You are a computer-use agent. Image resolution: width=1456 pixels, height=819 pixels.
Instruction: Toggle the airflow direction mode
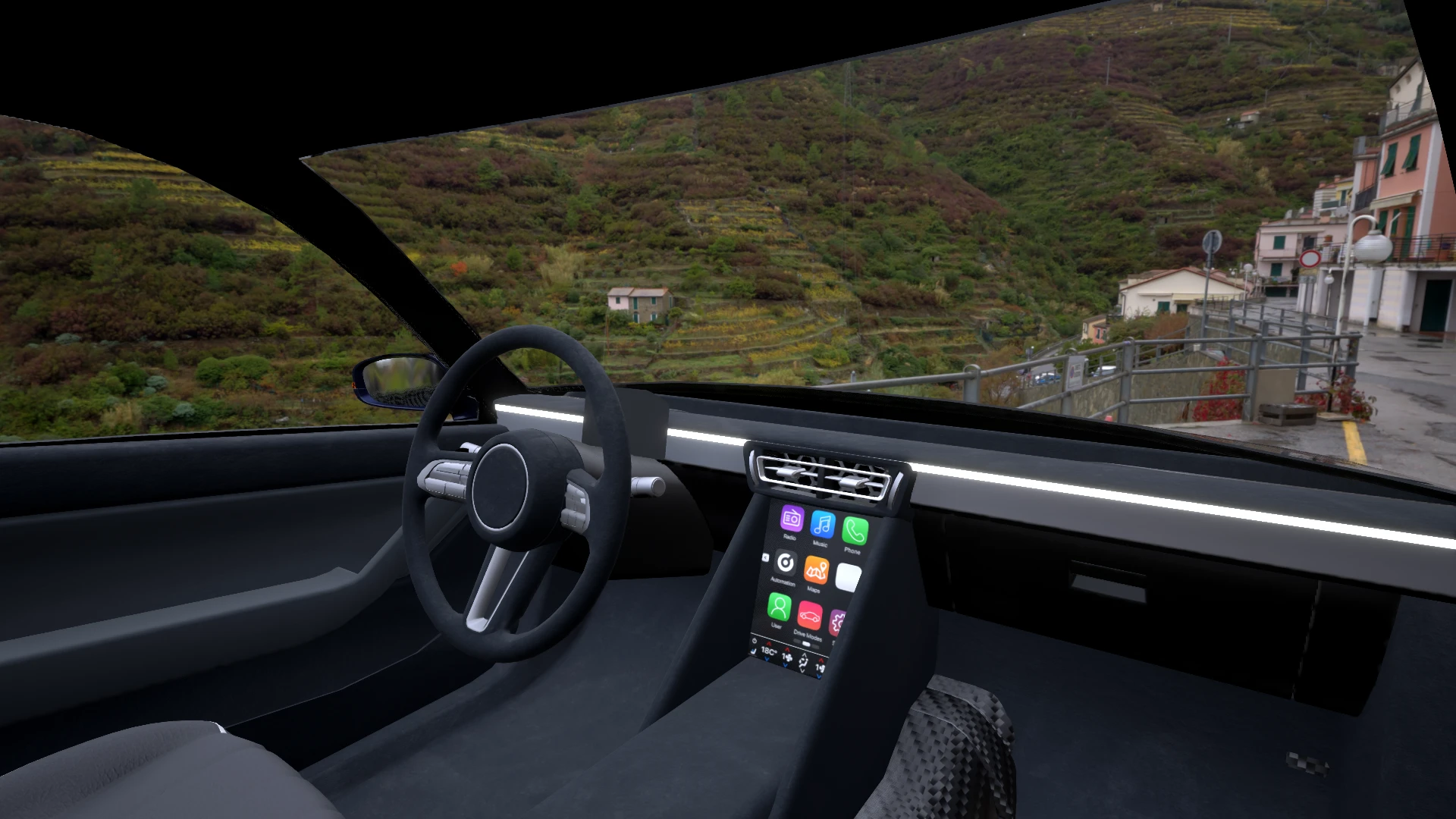coord(804,663)
